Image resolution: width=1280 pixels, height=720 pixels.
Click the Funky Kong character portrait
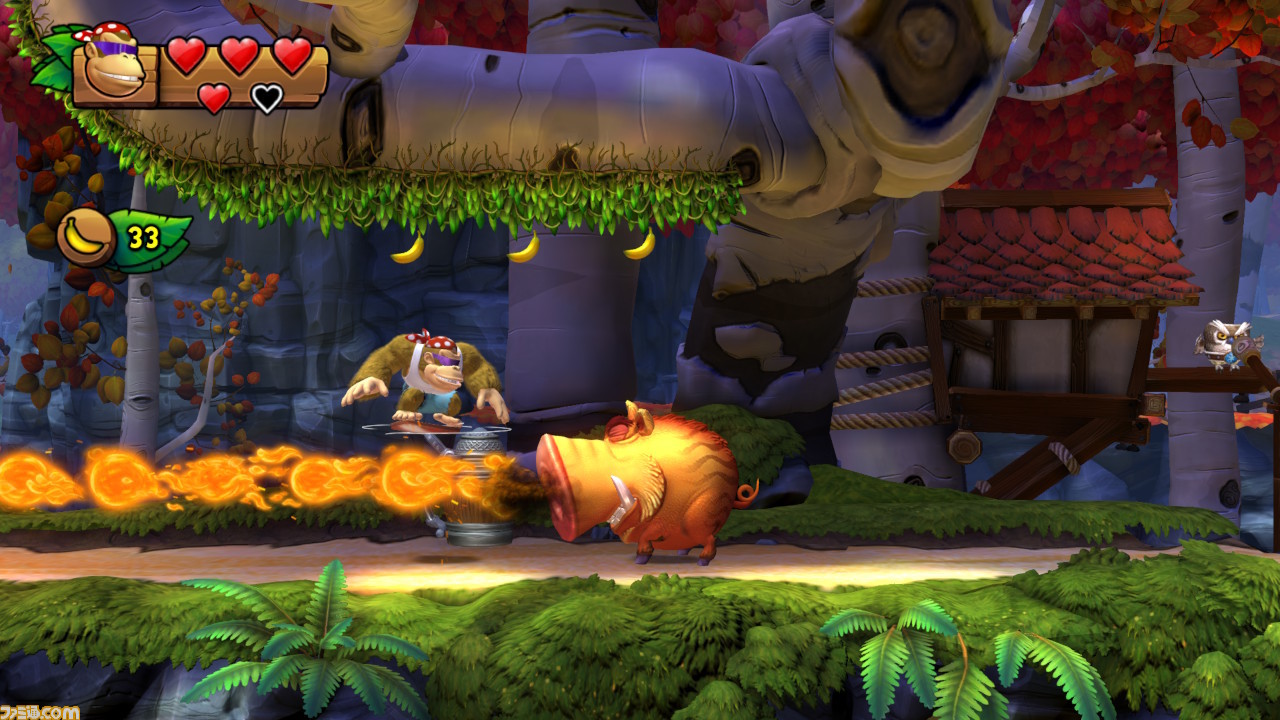pos(113,68)
